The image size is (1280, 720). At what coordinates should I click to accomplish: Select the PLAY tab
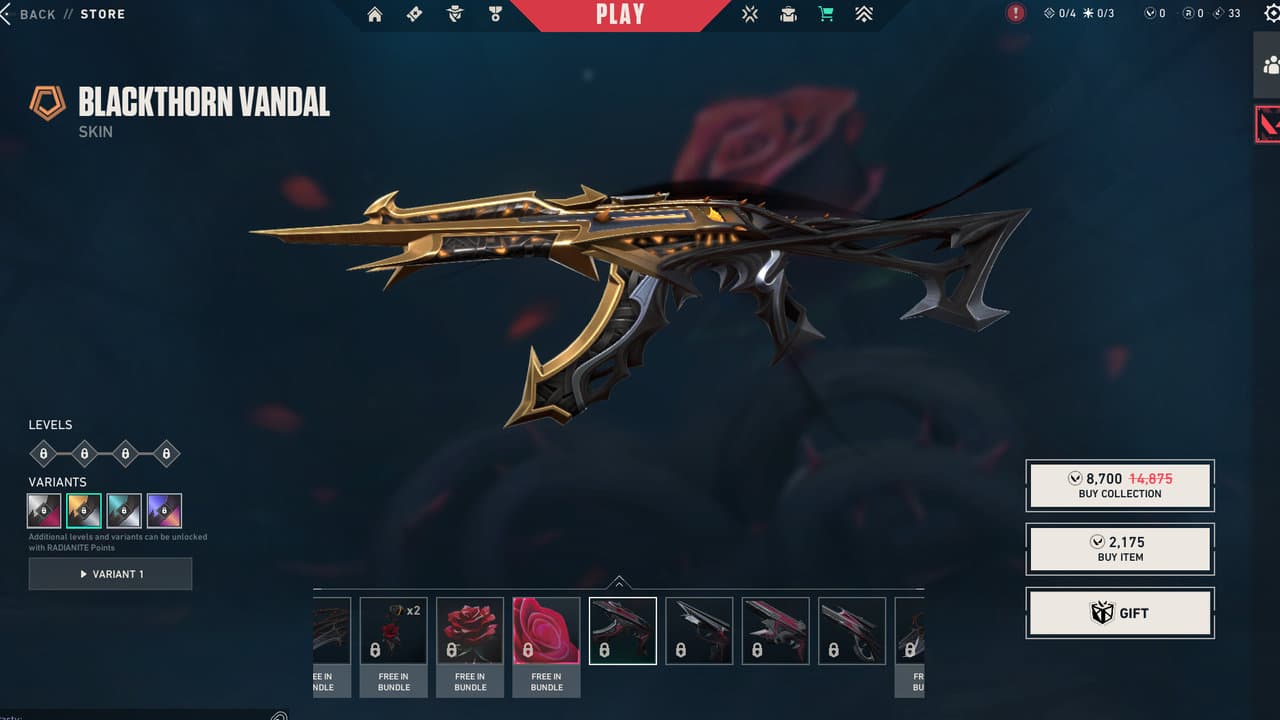click(x=620, y=14)
